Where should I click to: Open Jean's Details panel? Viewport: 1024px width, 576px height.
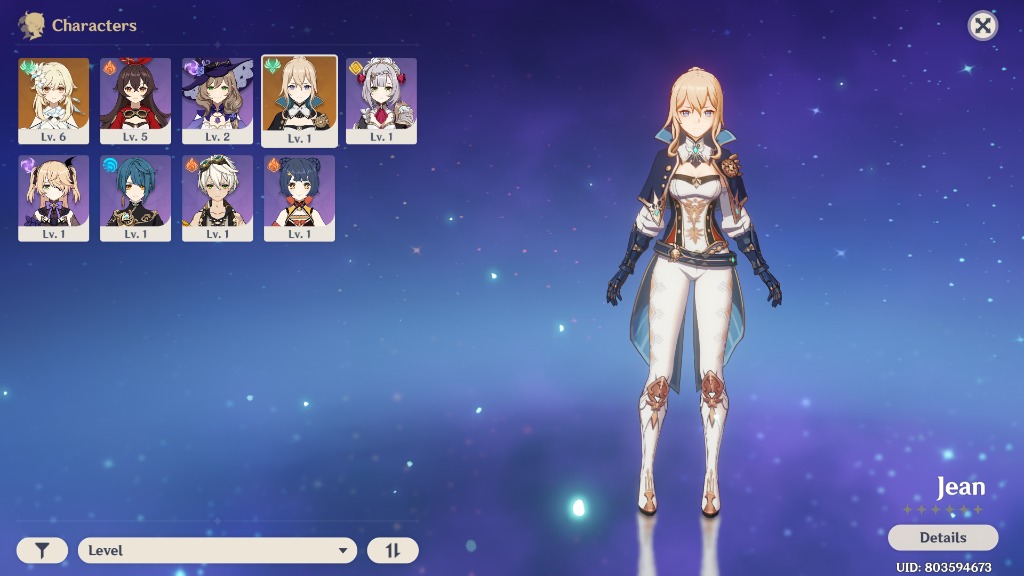click(x=942, y=538)
